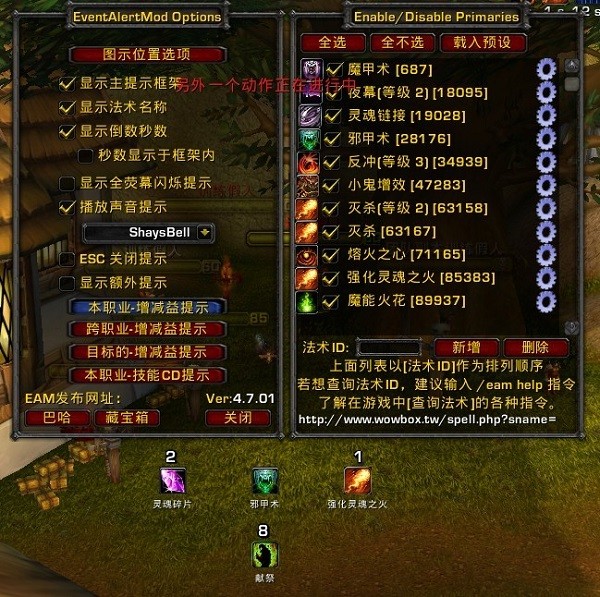The image size is (600, 597).
Task: Close the options panel with 关闭
Action: coord(237,418)
